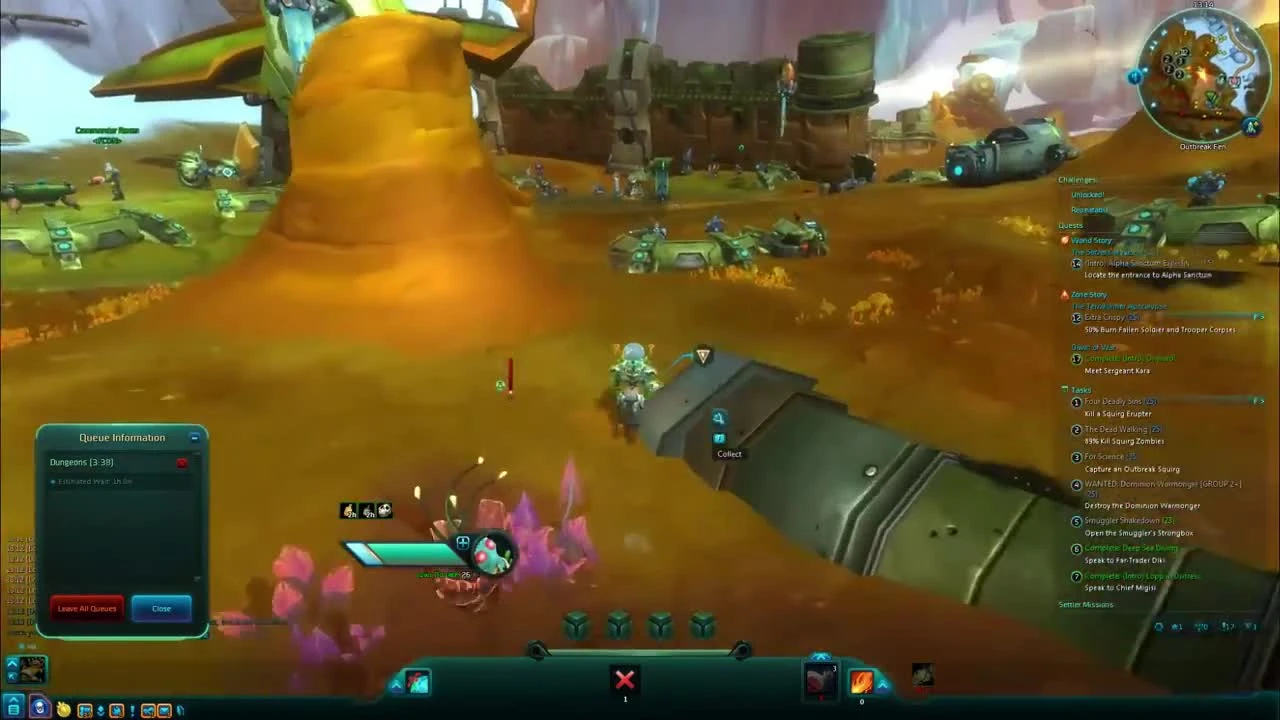Click the Collect magnifier icon near the pipe
Viewport: 1280px width, 720px height.
(719, 418)
